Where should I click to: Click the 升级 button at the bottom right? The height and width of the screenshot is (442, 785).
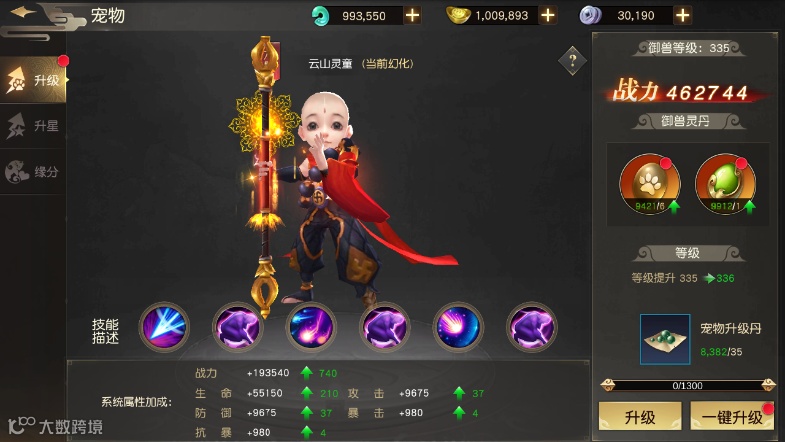pyautogui.click(x=638, y=415)
